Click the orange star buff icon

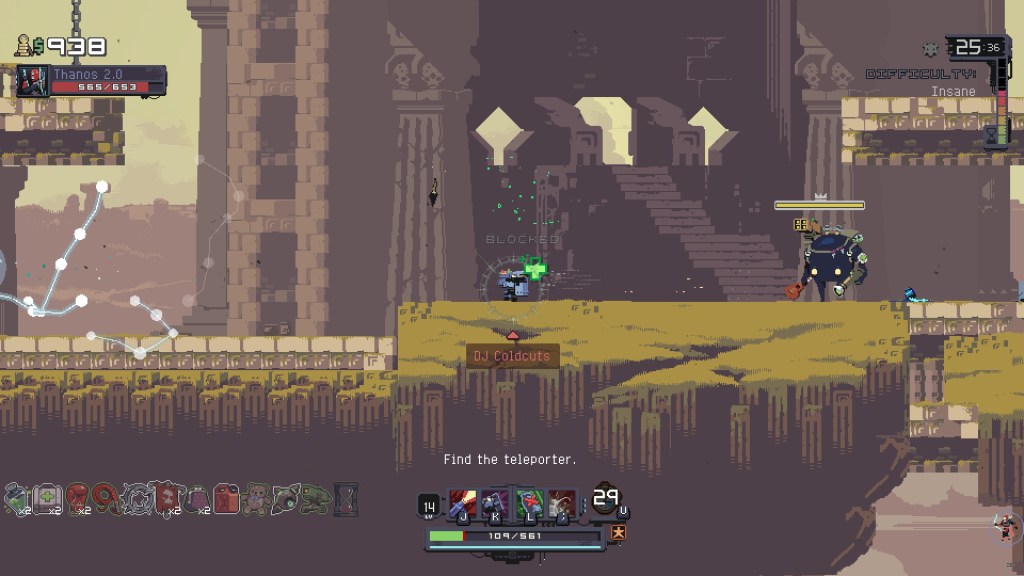(618, 532)
